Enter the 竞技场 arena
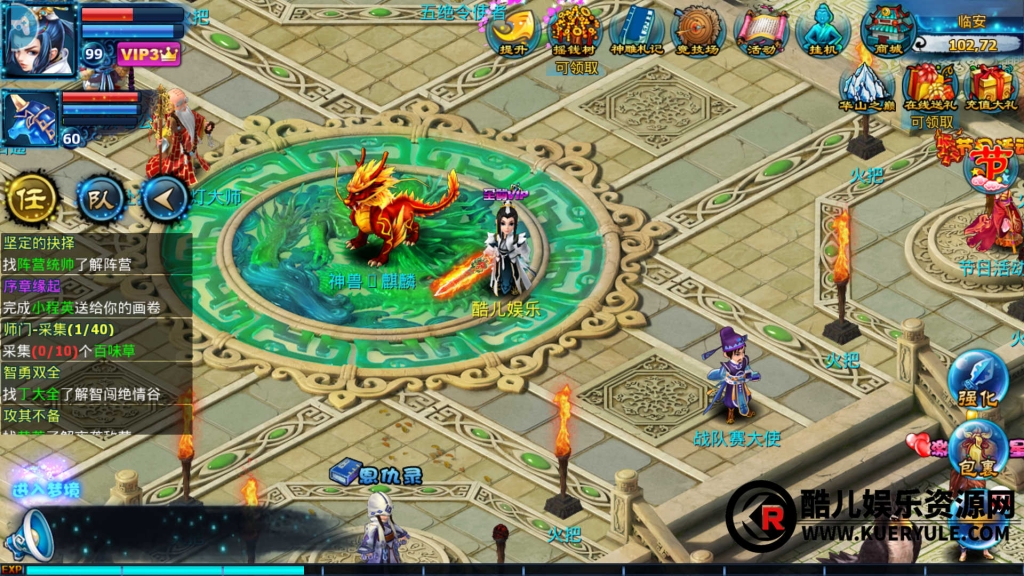 (697, 30)
